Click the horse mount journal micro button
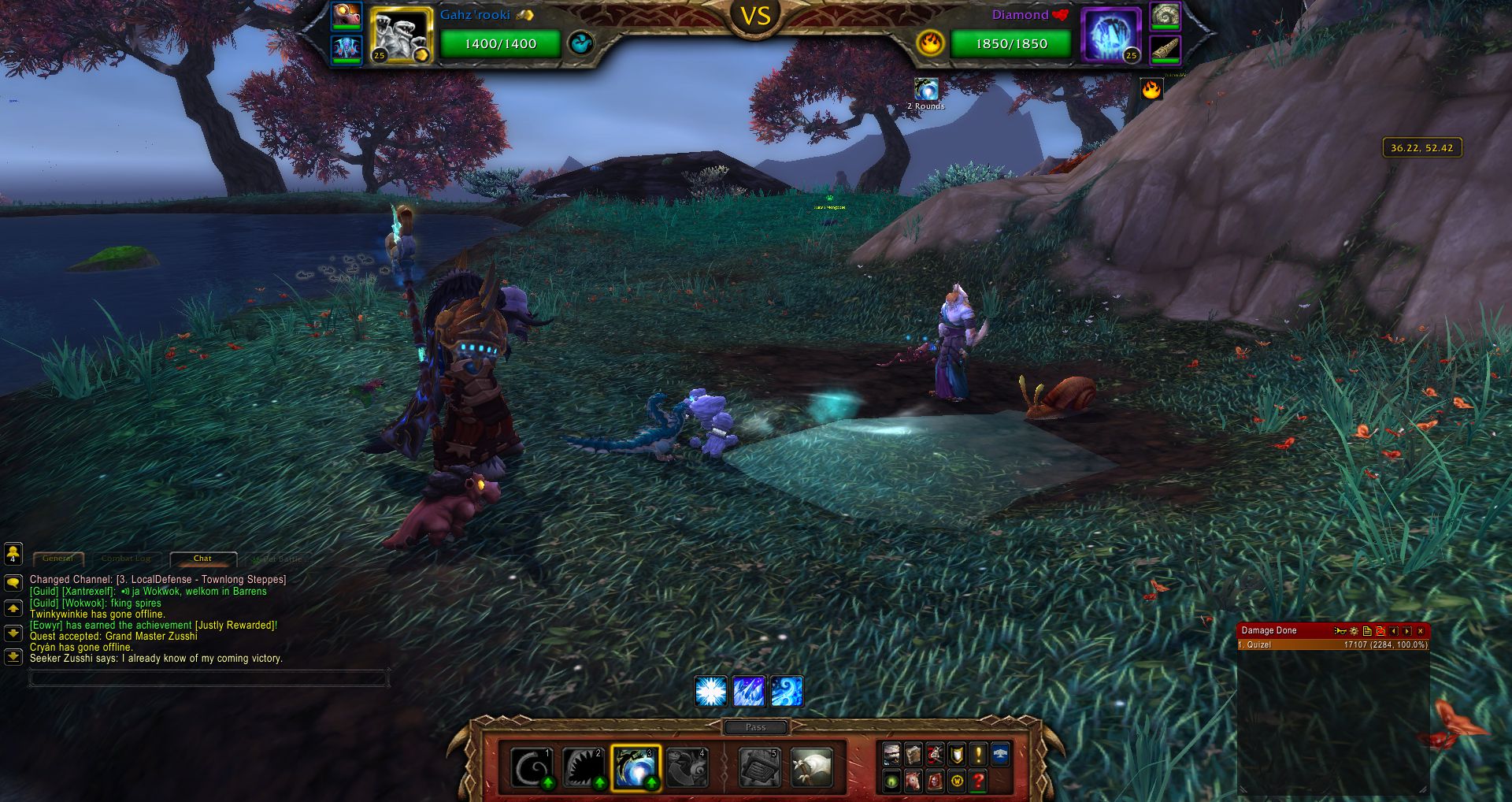 tap(913, 781)
